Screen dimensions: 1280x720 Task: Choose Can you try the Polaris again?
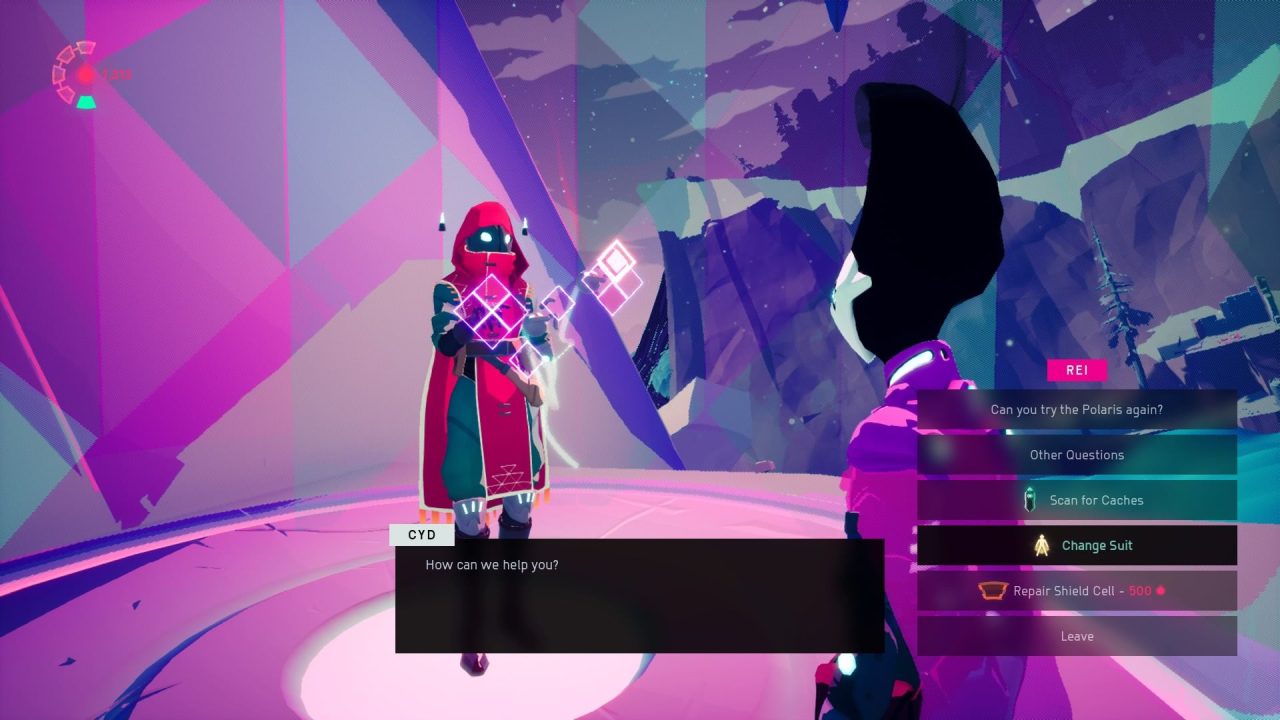coord(1077,409)
